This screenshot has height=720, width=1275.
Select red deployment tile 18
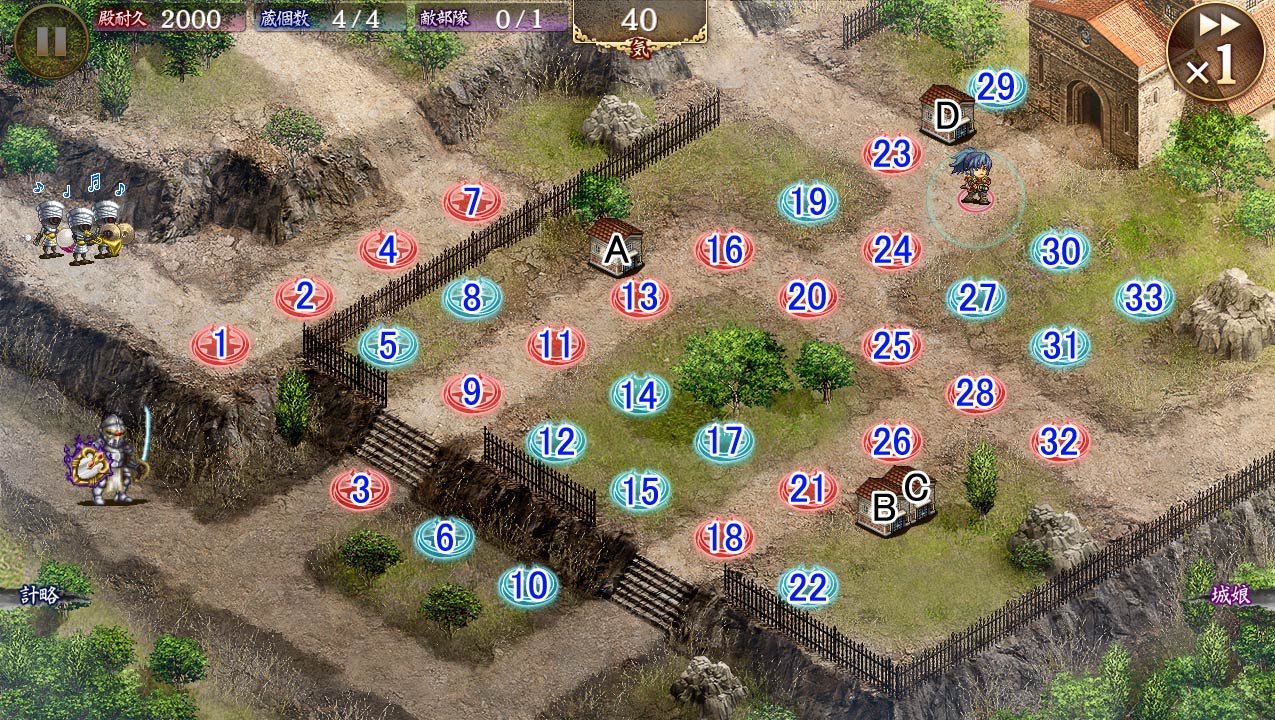[724, 538]
